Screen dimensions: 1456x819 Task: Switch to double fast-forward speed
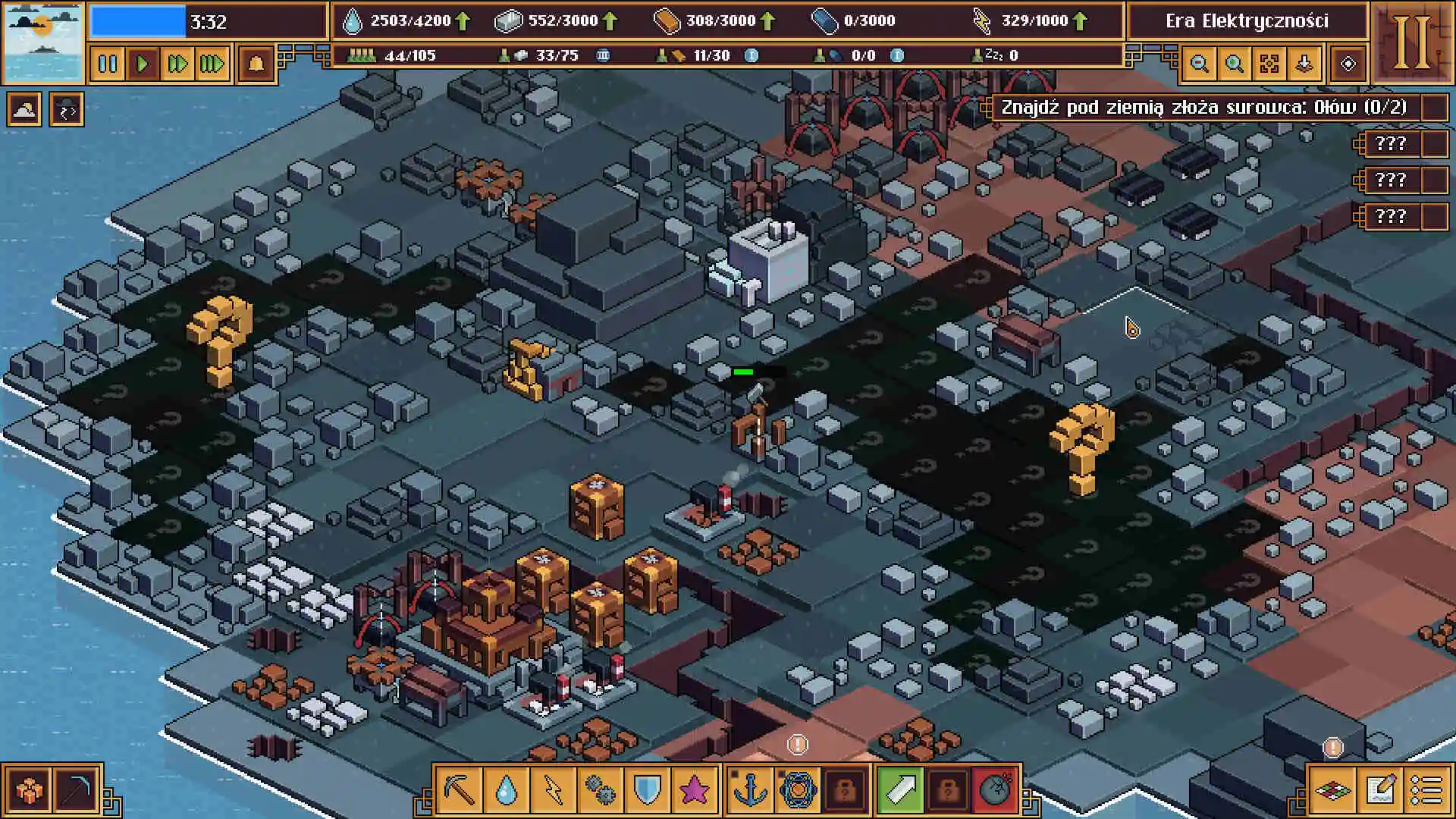pos(177,64)
